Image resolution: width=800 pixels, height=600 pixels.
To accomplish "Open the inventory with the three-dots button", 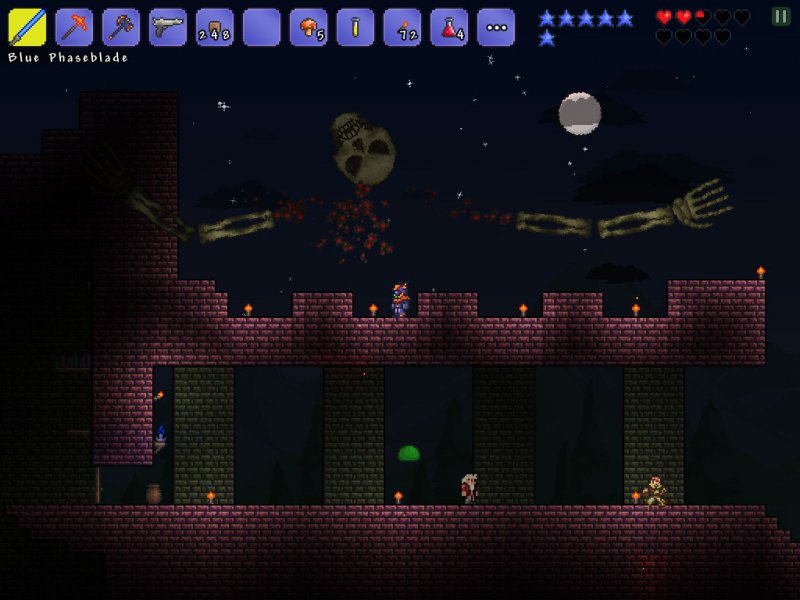I will click(x=496, y=27).
